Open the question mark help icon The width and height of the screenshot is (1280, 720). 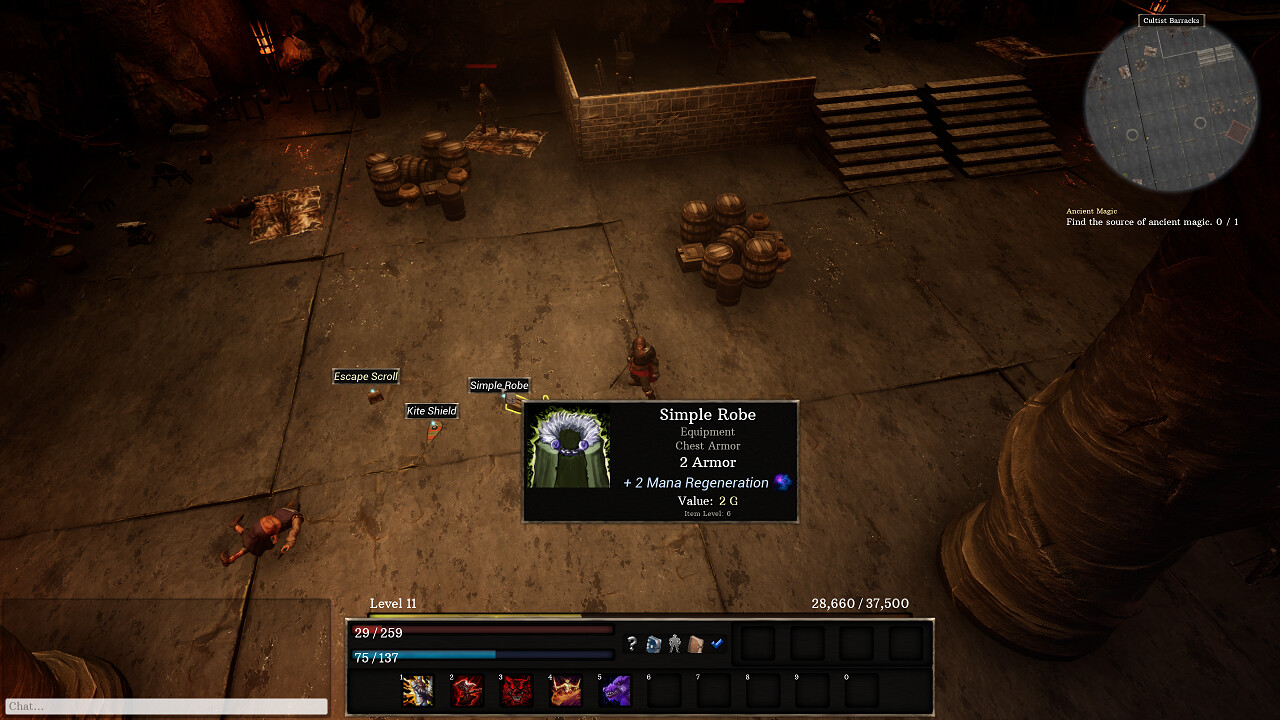coord(631,644)
